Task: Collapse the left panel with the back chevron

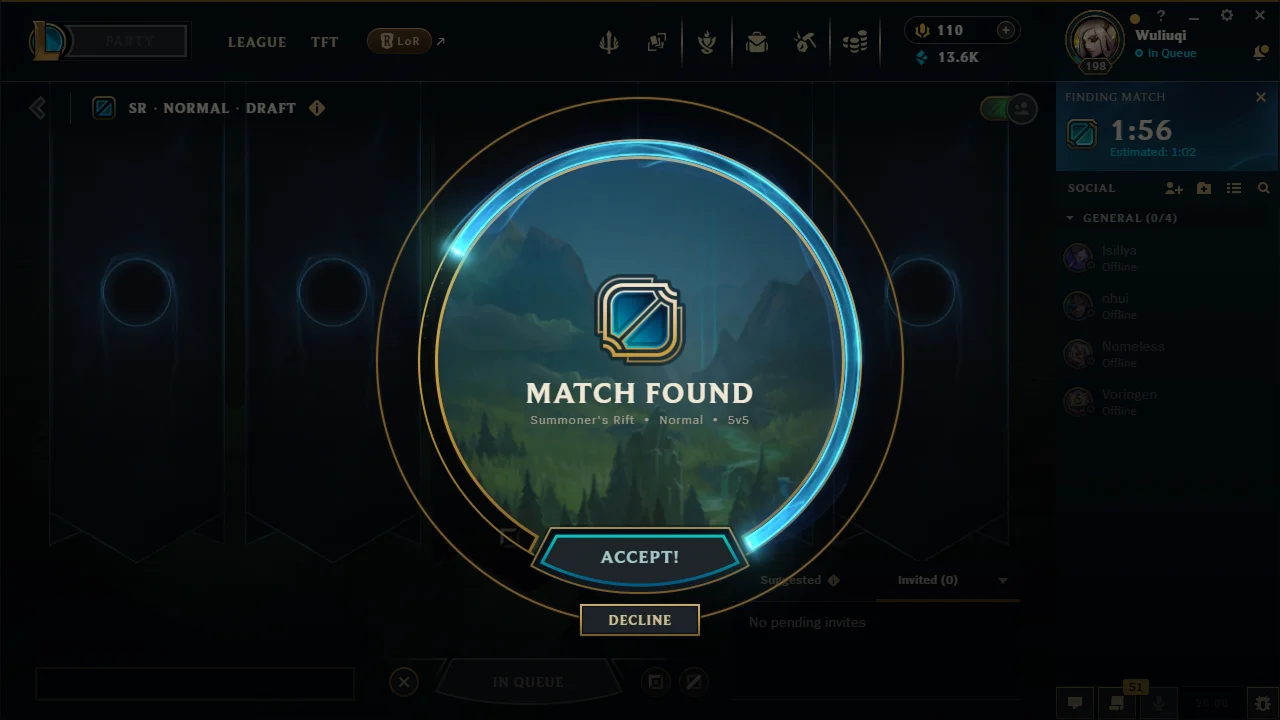Action: 37,108
